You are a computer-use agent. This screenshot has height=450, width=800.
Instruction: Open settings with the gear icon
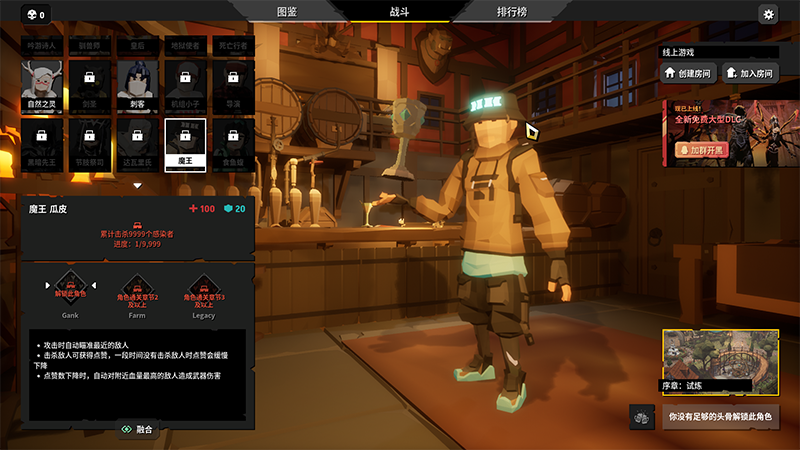pos(768,14)
